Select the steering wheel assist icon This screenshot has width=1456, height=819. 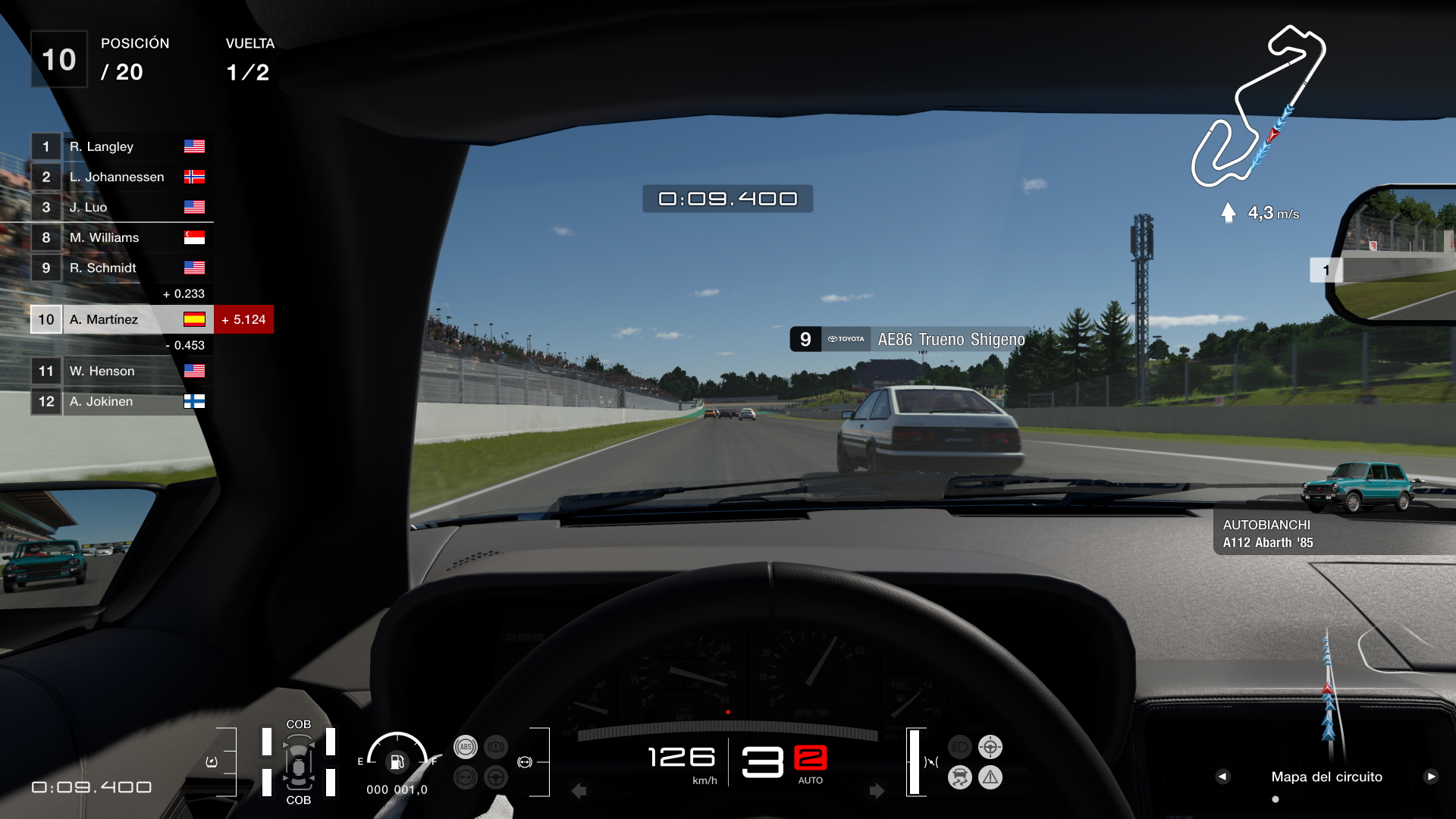(495, 777)
